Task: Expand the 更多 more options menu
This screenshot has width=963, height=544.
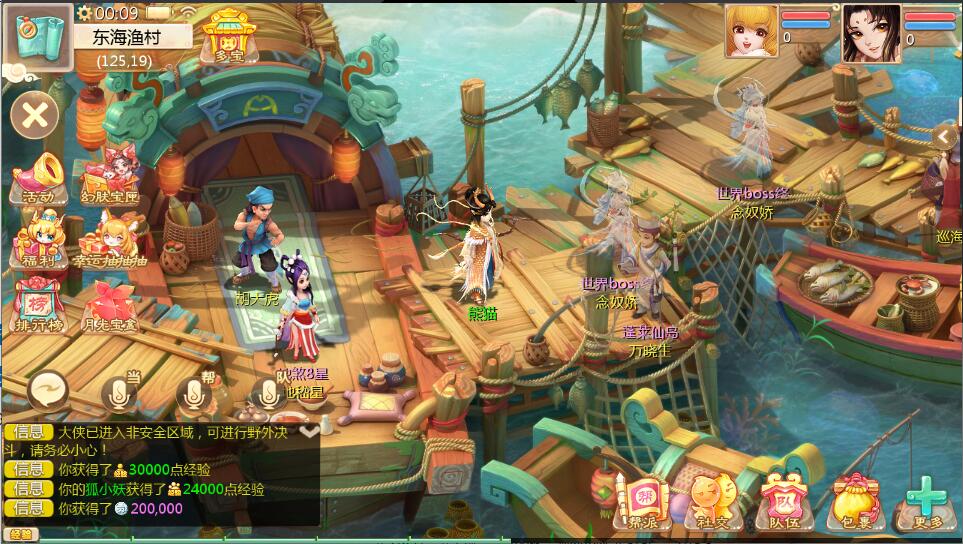Action: click(927, 500)
